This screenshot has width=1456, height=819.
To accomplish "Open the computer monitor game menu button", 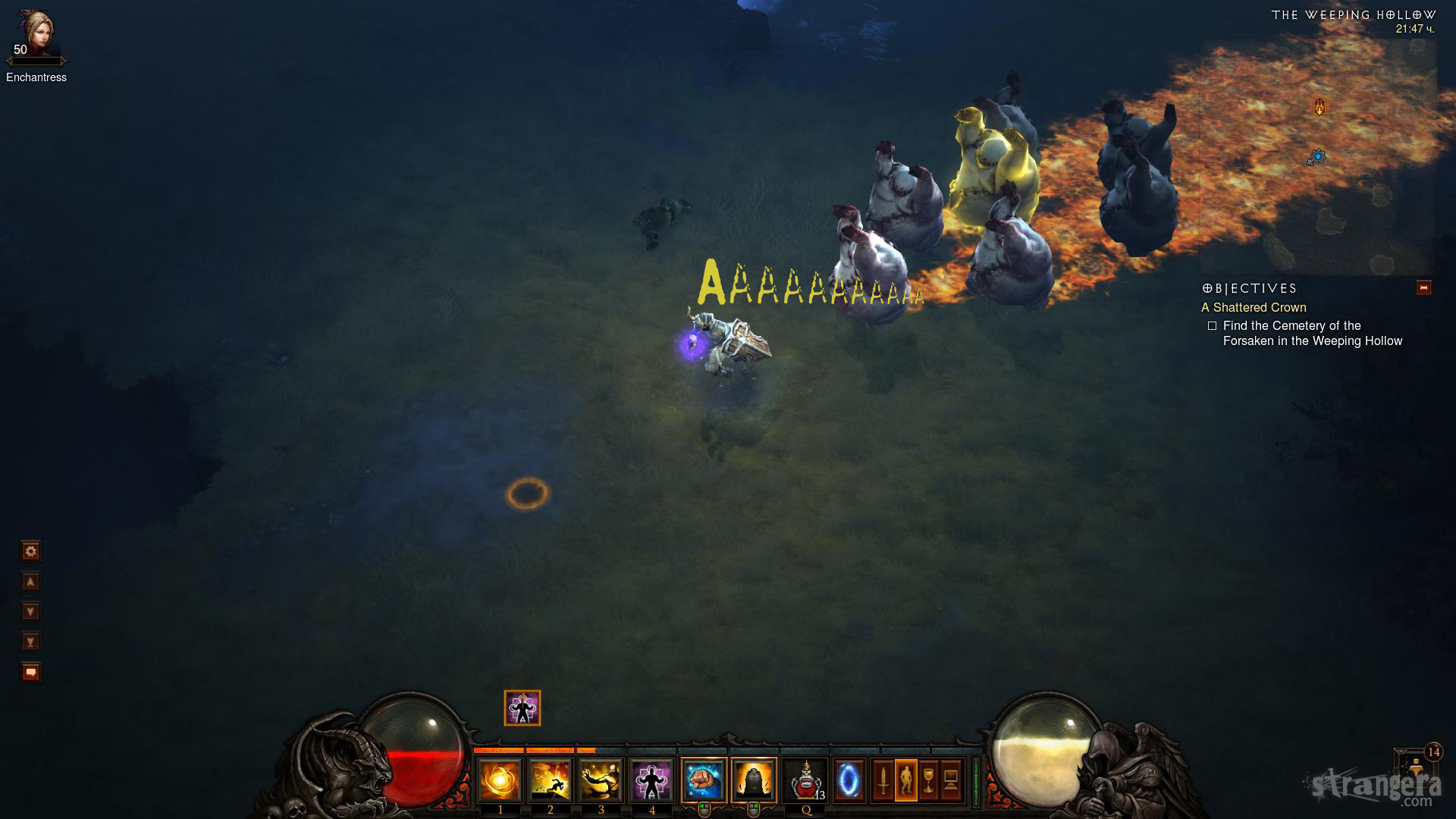I will [x=952, y=780].
